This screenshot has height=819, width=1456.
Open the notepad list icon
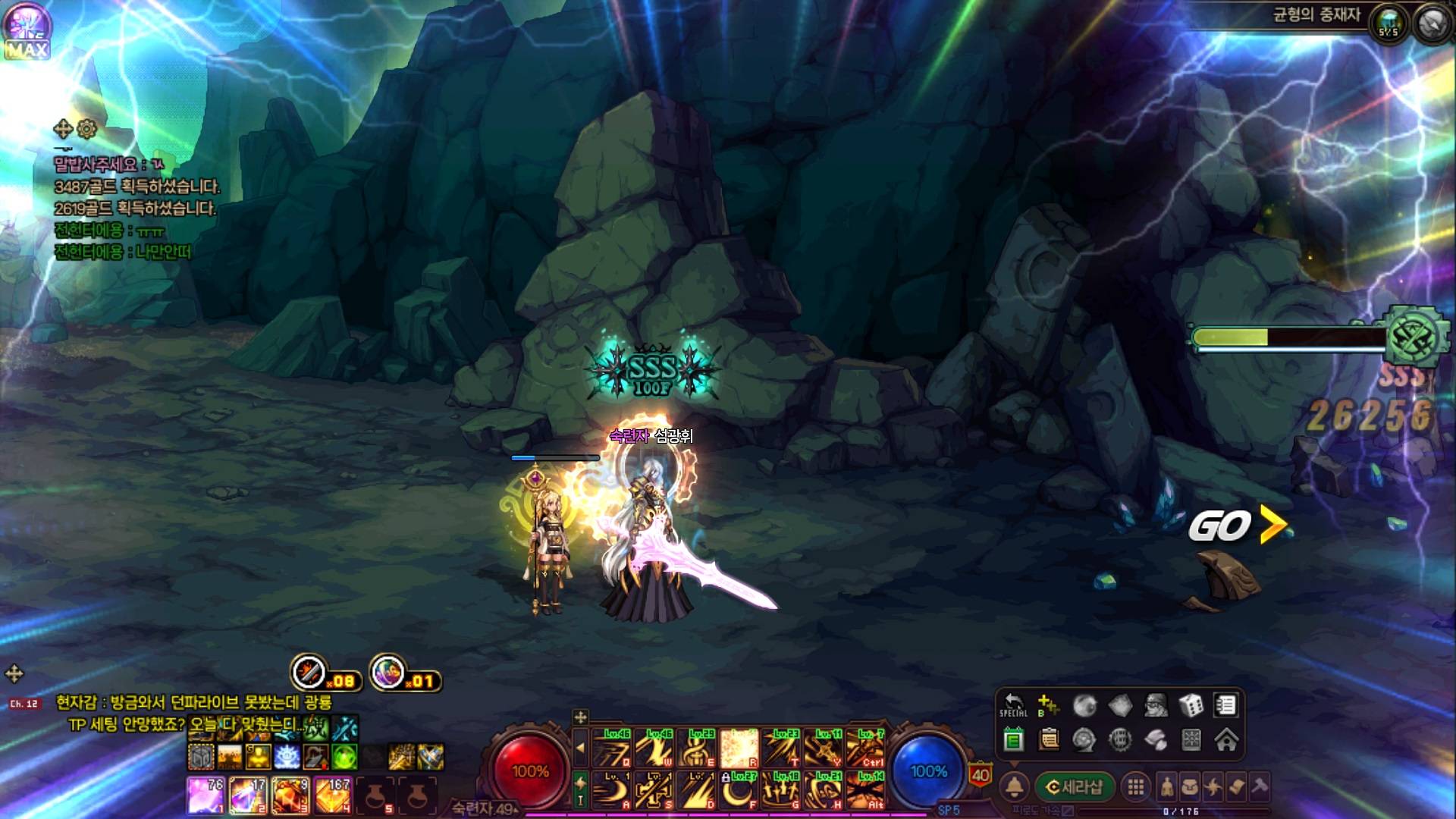1225,705
